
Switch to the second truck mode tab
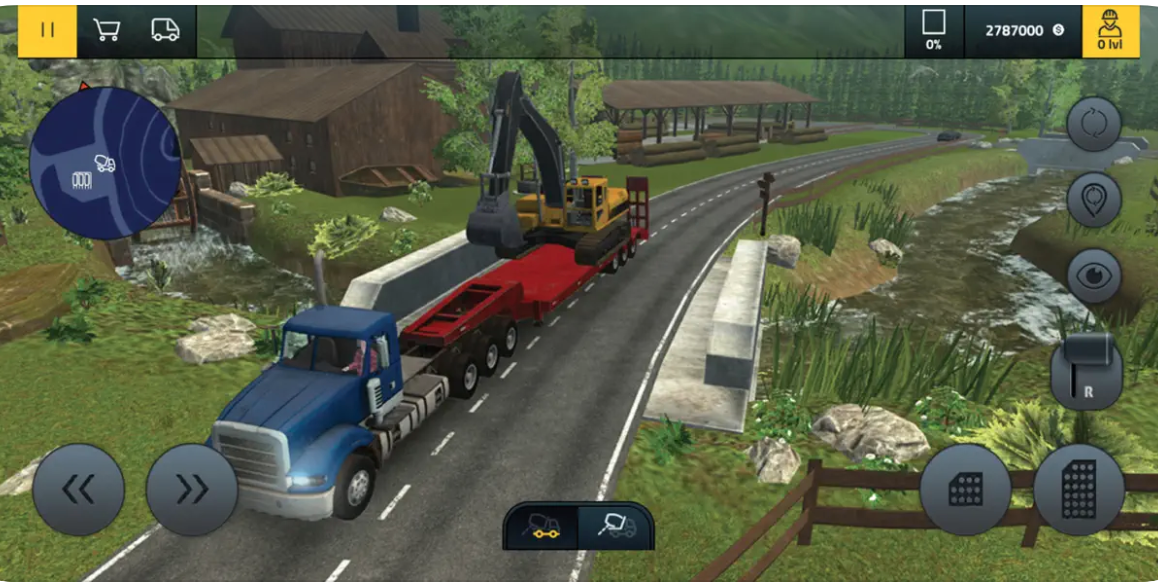pyautogui.click(x=613, y=526)
